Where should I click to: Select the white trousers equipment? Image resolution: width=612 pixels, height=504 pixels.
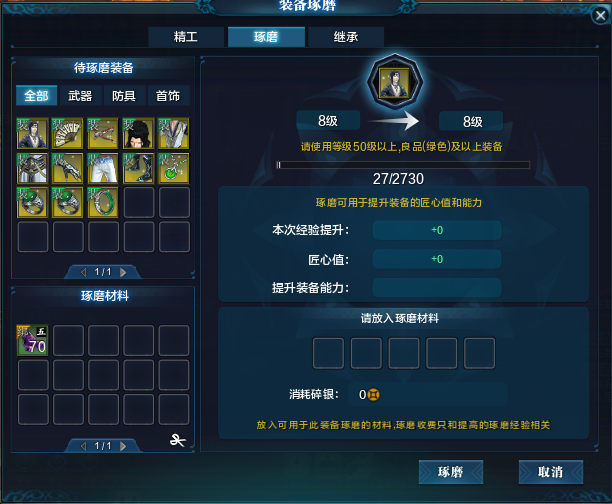(x=104, y=168)
